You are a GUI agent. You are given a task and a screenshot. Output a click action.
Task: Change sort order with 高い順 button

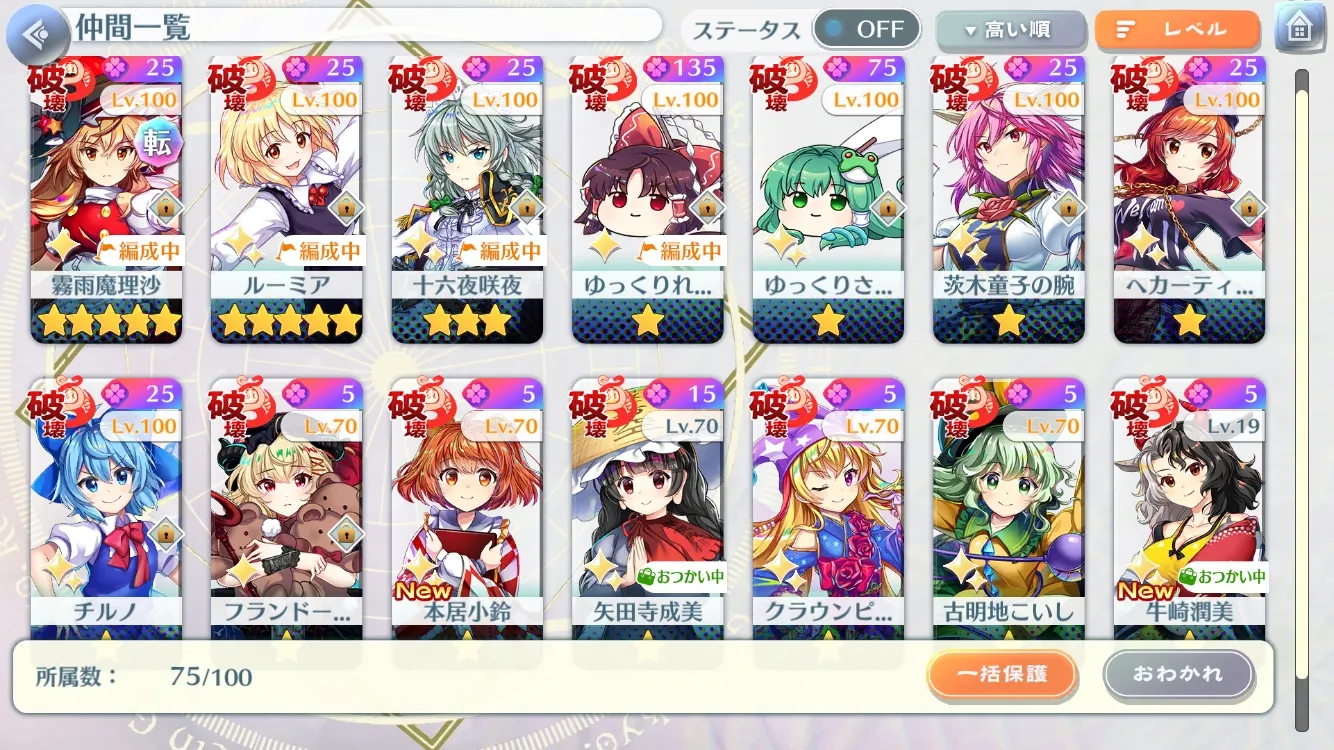[x=1010, y=30]
